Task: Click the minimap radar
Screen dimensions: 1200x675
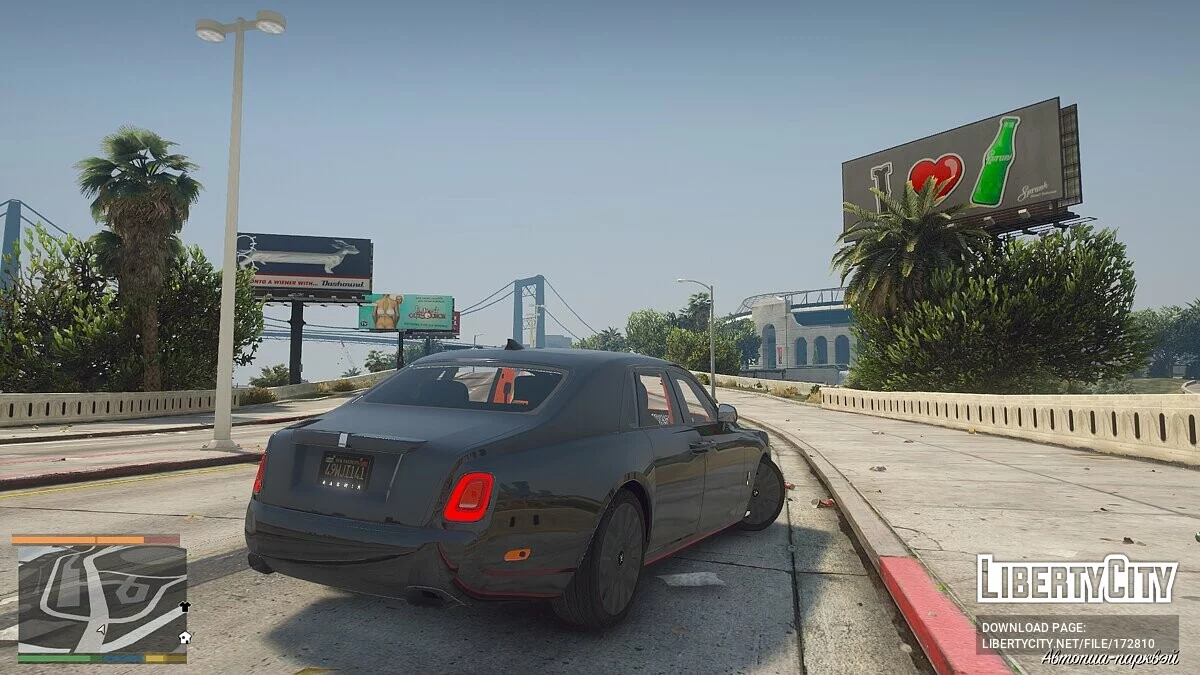Action: click(102, 599)
